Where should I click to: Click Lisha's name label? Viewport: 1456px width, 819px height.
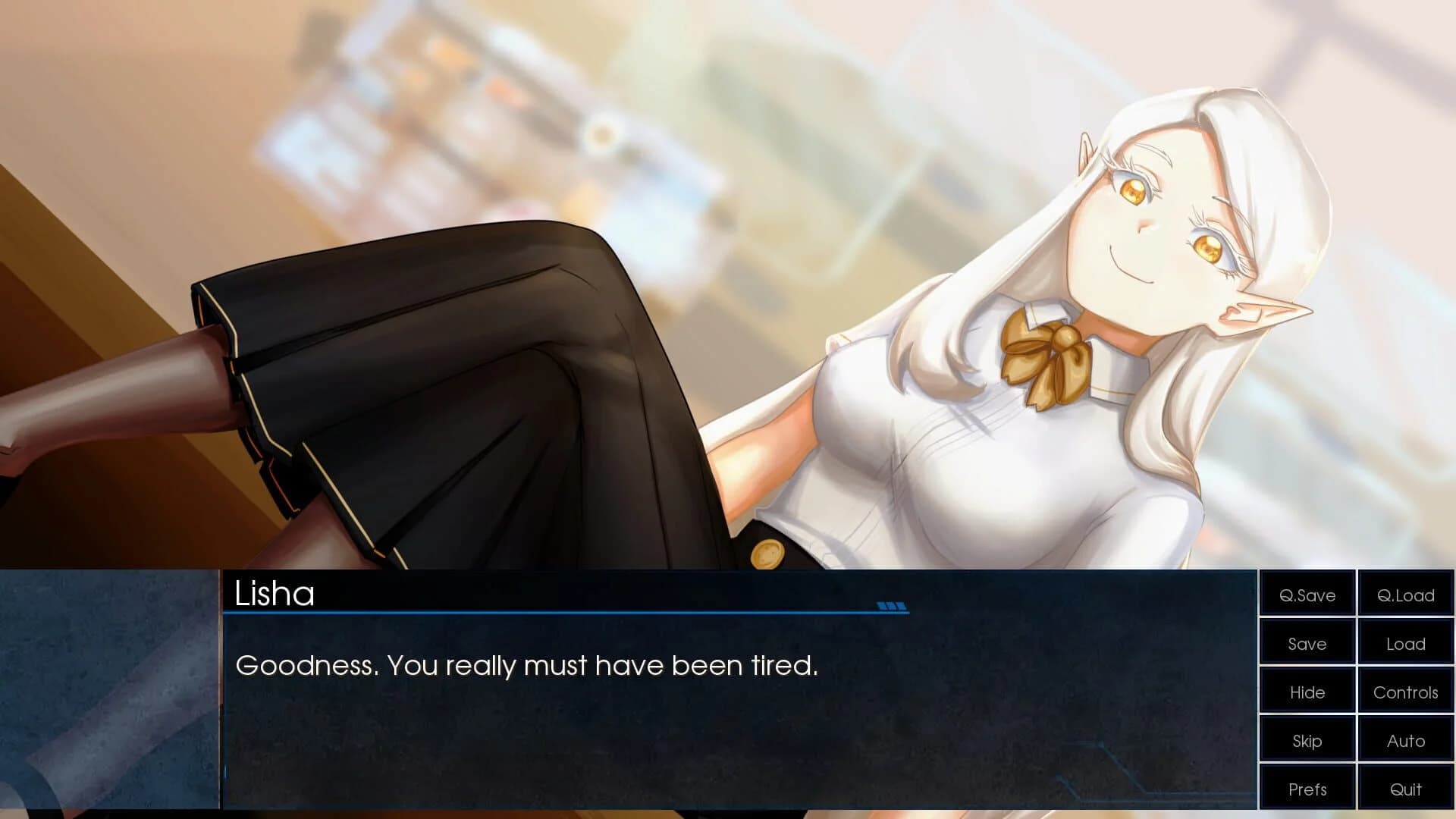tap(275, 597)
